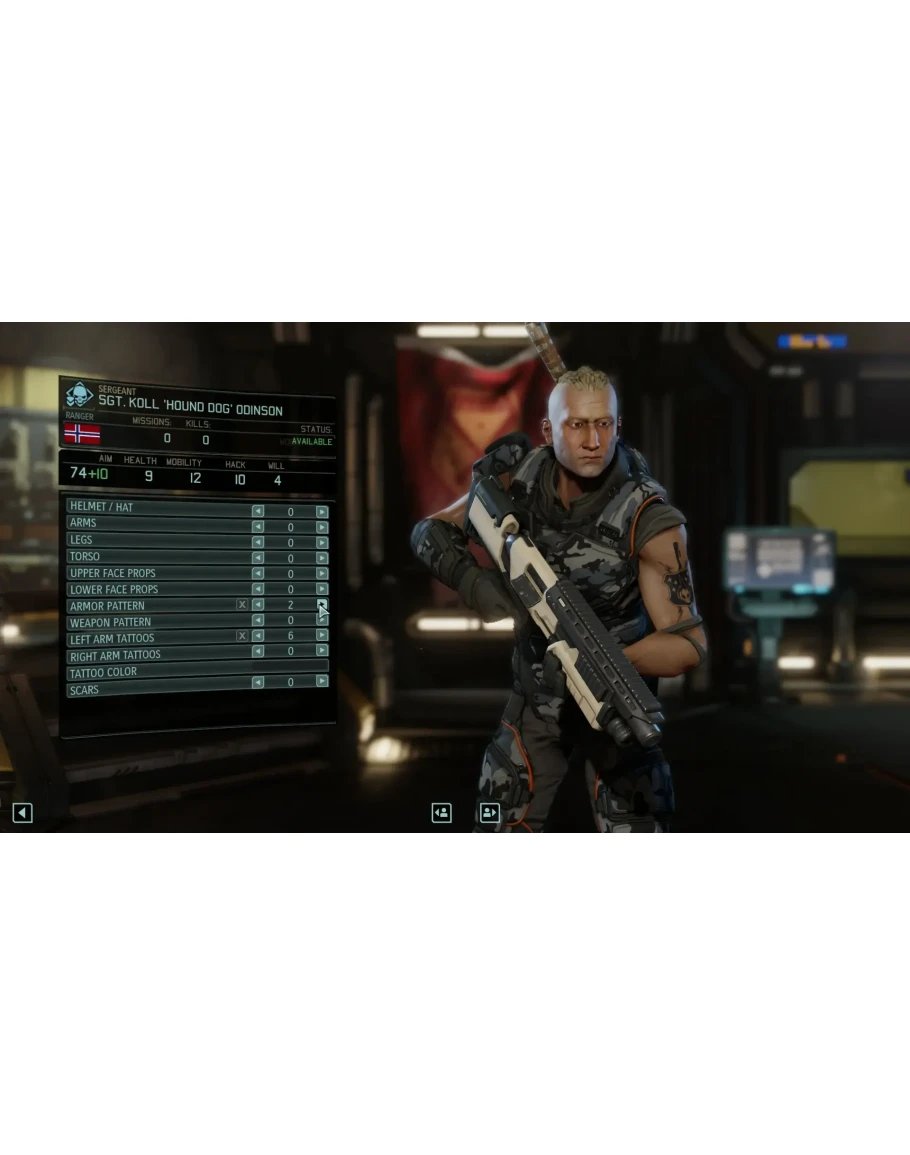Click the Norway flag icon
This screenshot has height=1155, width=910.
coord(82,434)
